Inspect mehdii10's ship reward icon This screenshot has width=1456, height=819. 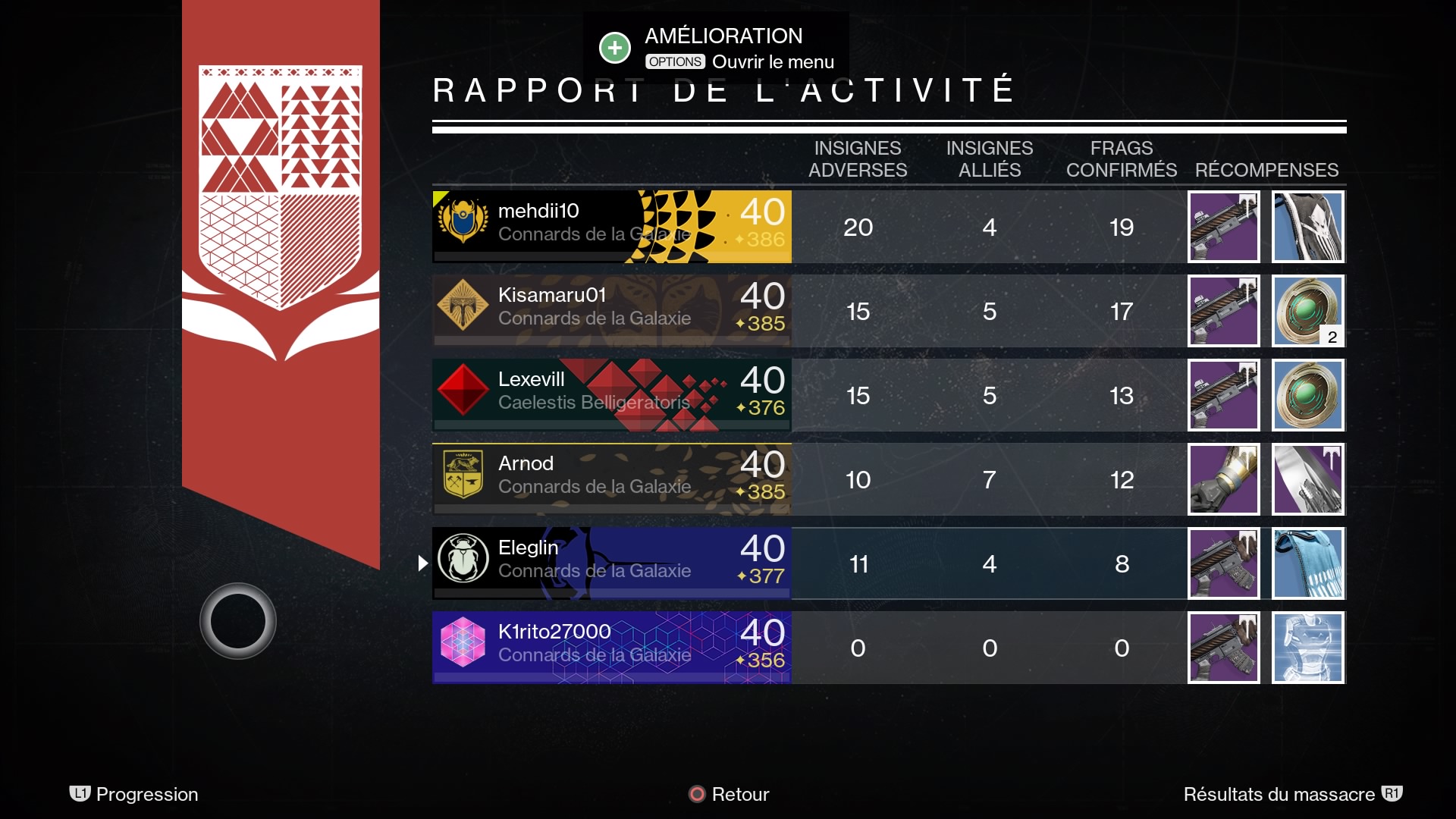1307,227
